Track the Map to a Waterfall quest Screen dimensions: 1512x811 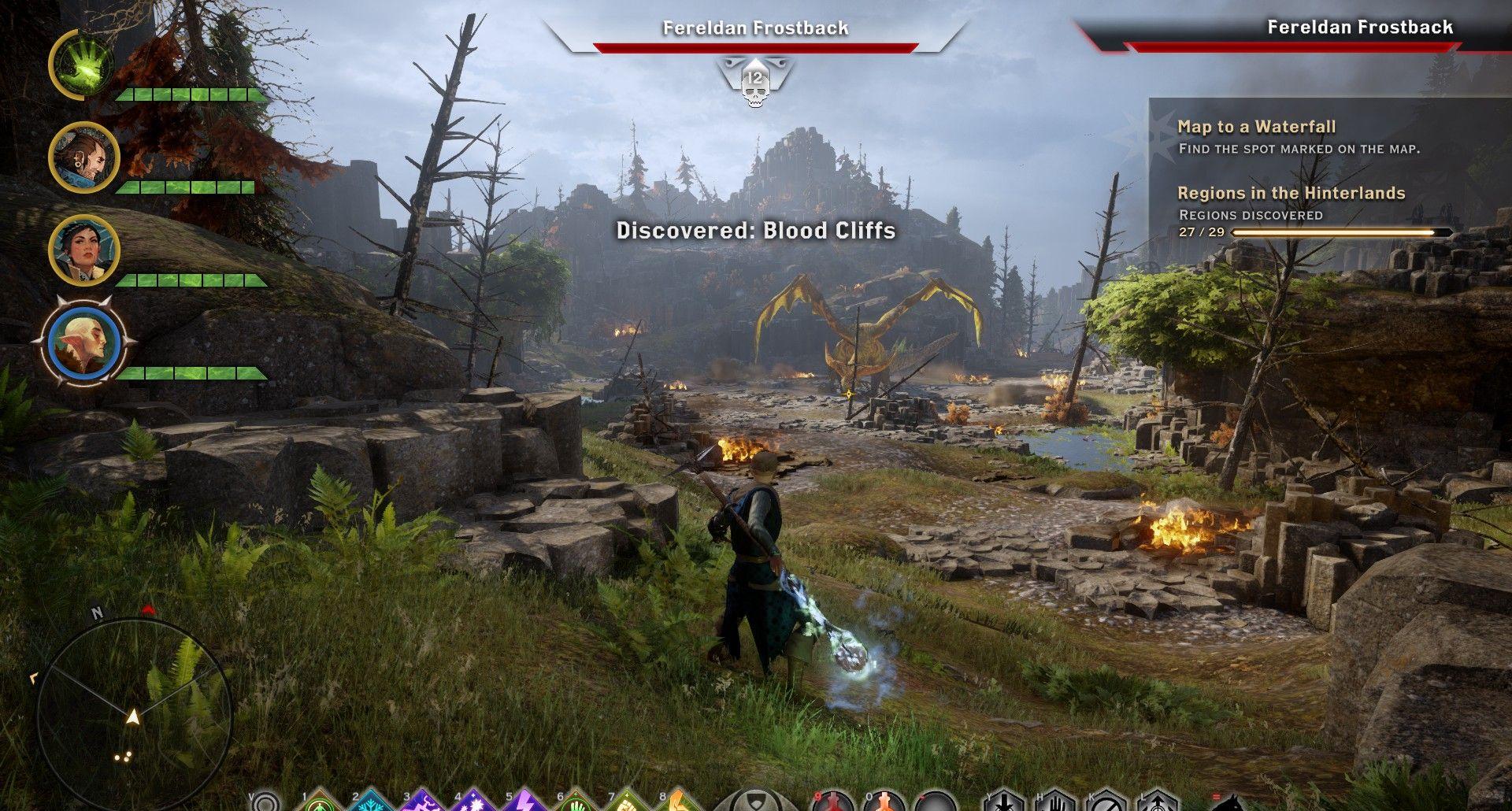[1256, 127]
